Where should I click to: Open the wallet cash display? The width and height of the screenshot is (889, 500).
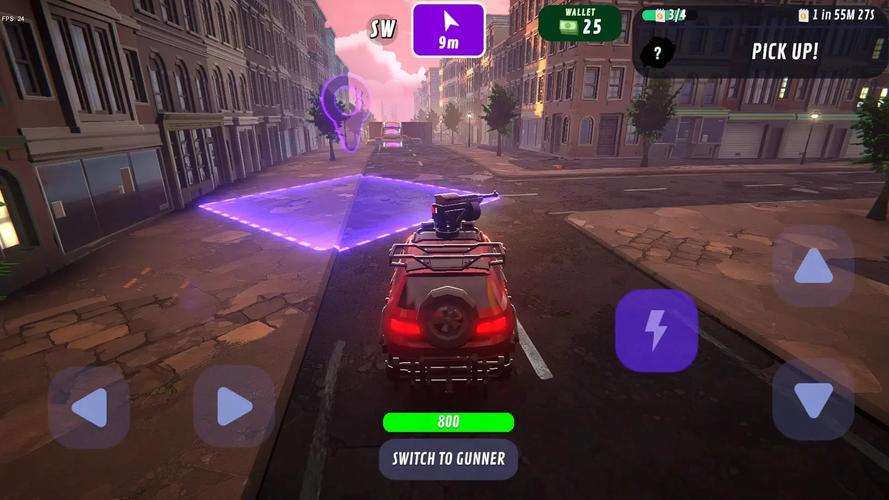pos(579,23)
